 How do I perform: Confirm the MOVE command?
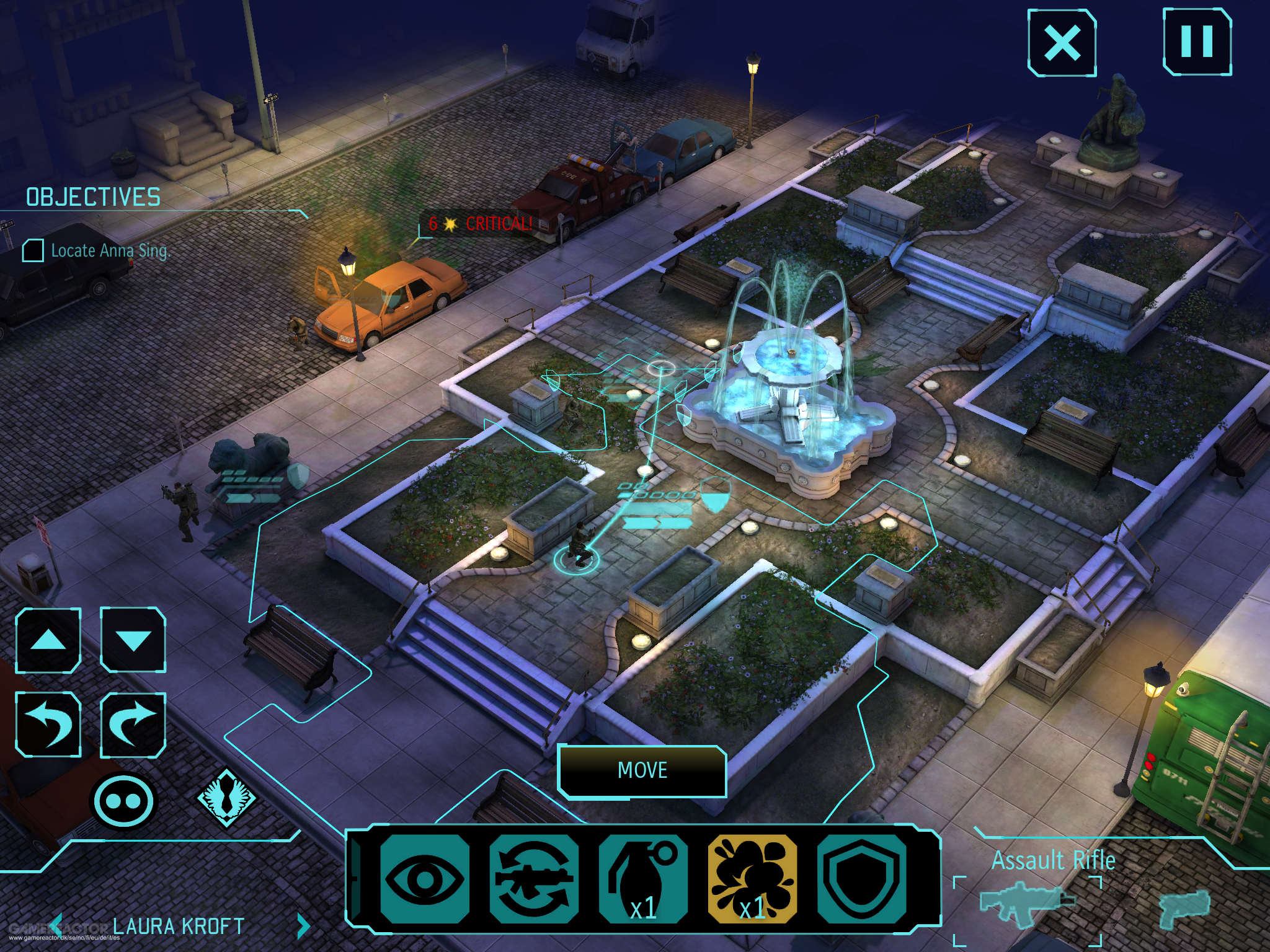coord(642,770)
